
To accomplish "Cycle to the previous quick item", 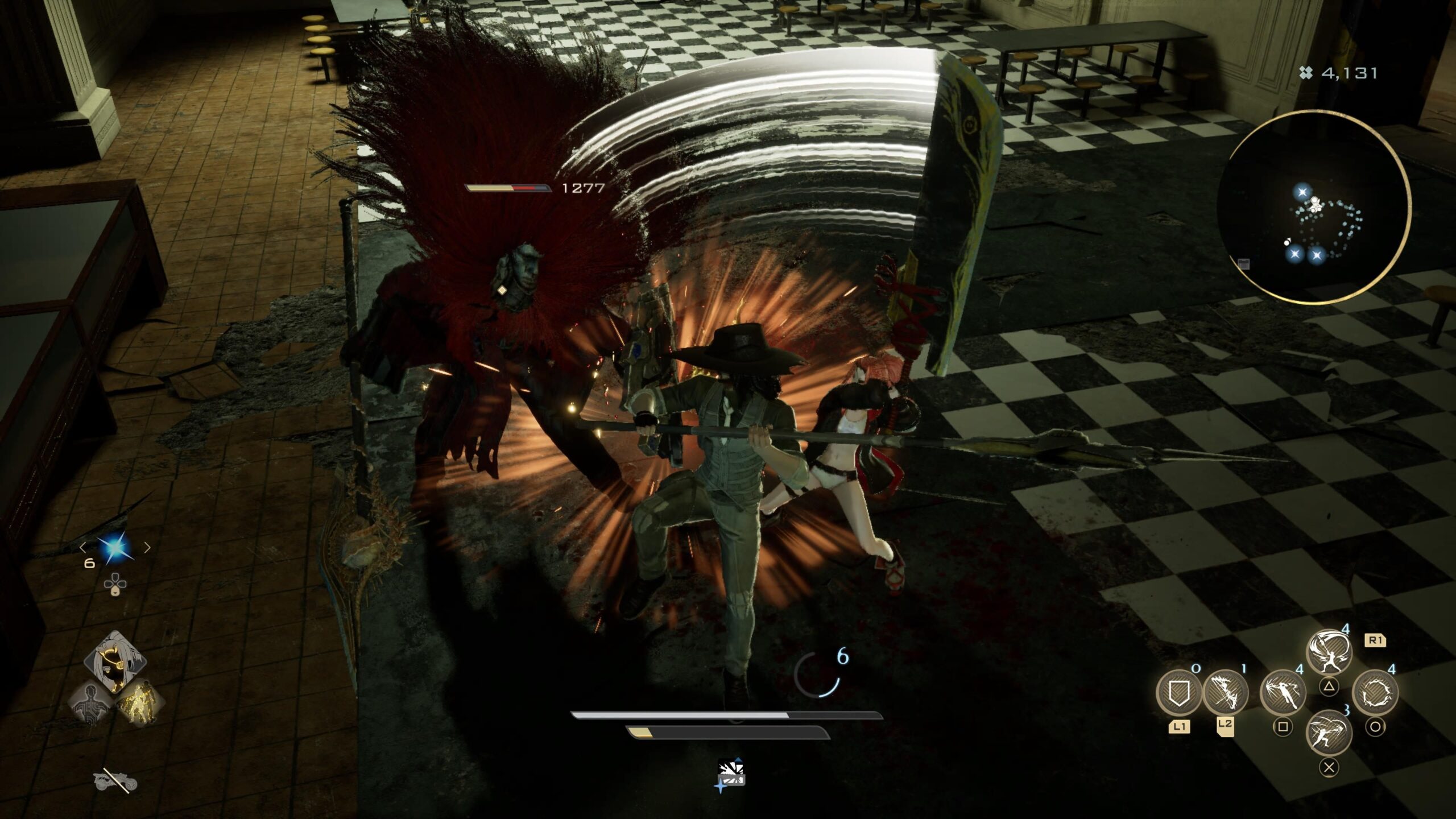I will (x=84, y=548).
